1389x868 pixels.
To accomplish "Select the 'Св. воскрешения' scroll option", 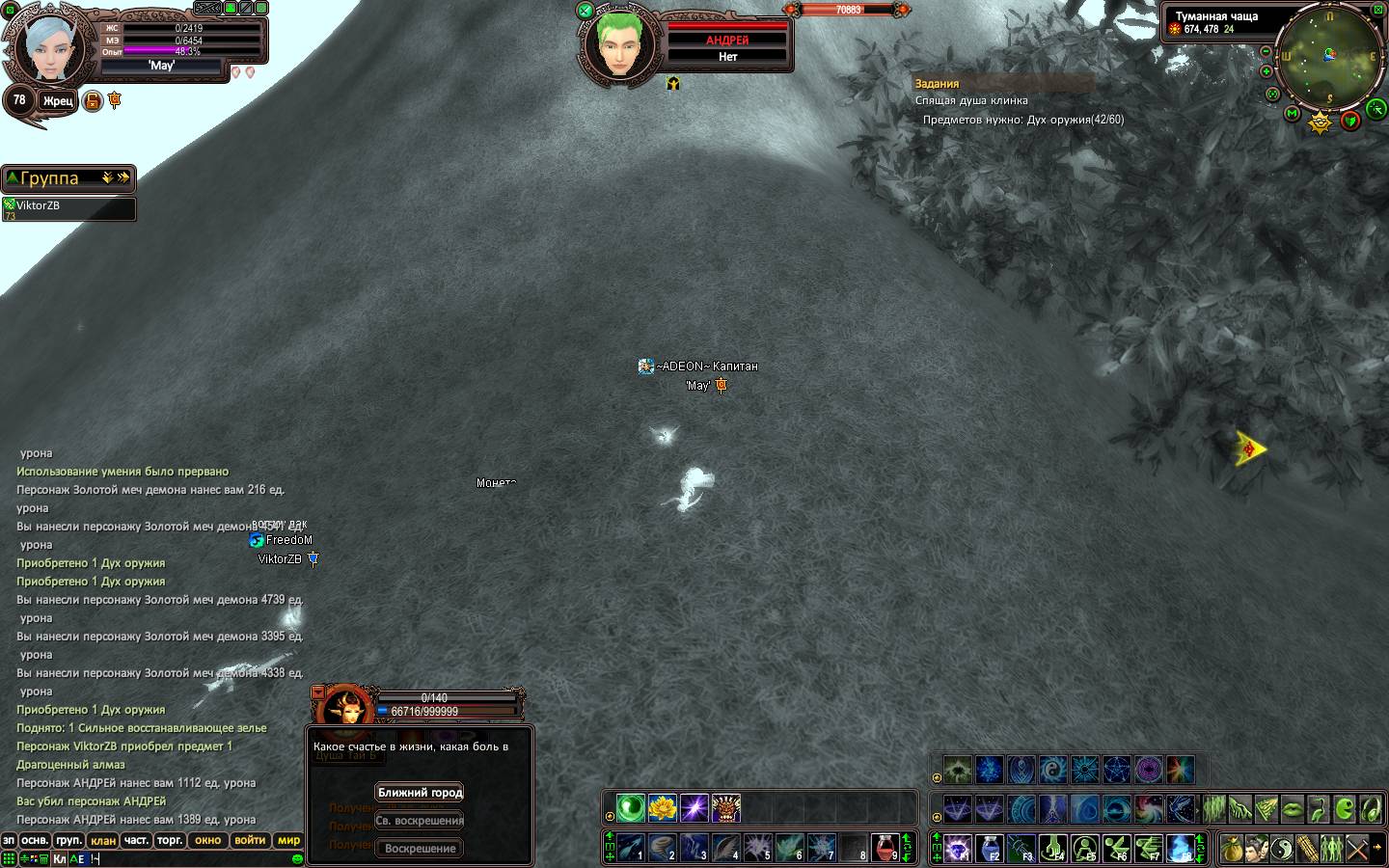I will click(420, 821).
